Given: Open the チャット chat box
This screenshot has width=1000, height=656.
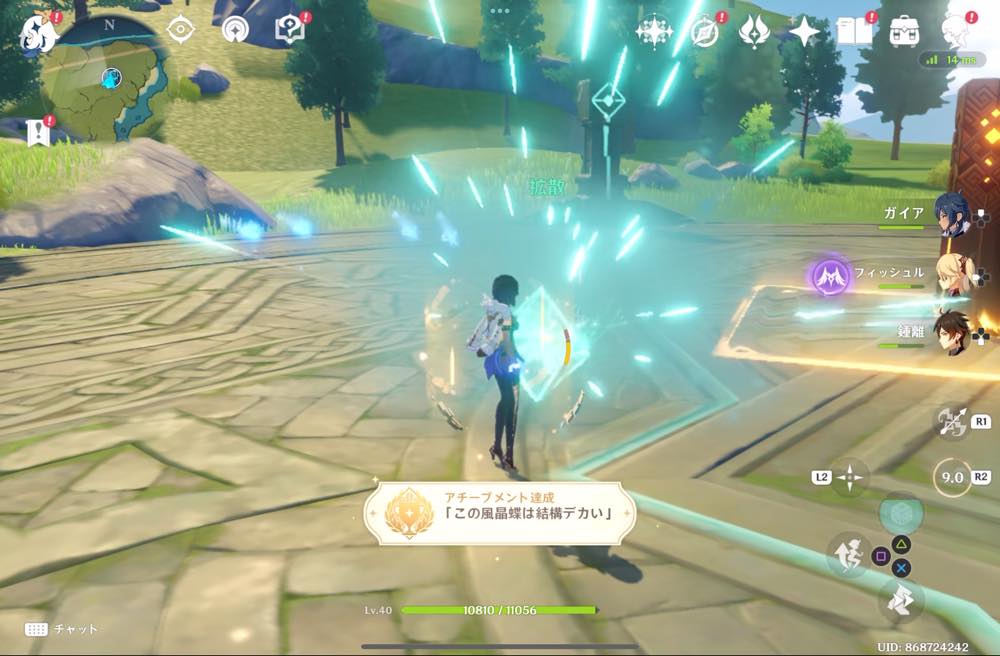Looking at the screenshot, I should point(62,629).
